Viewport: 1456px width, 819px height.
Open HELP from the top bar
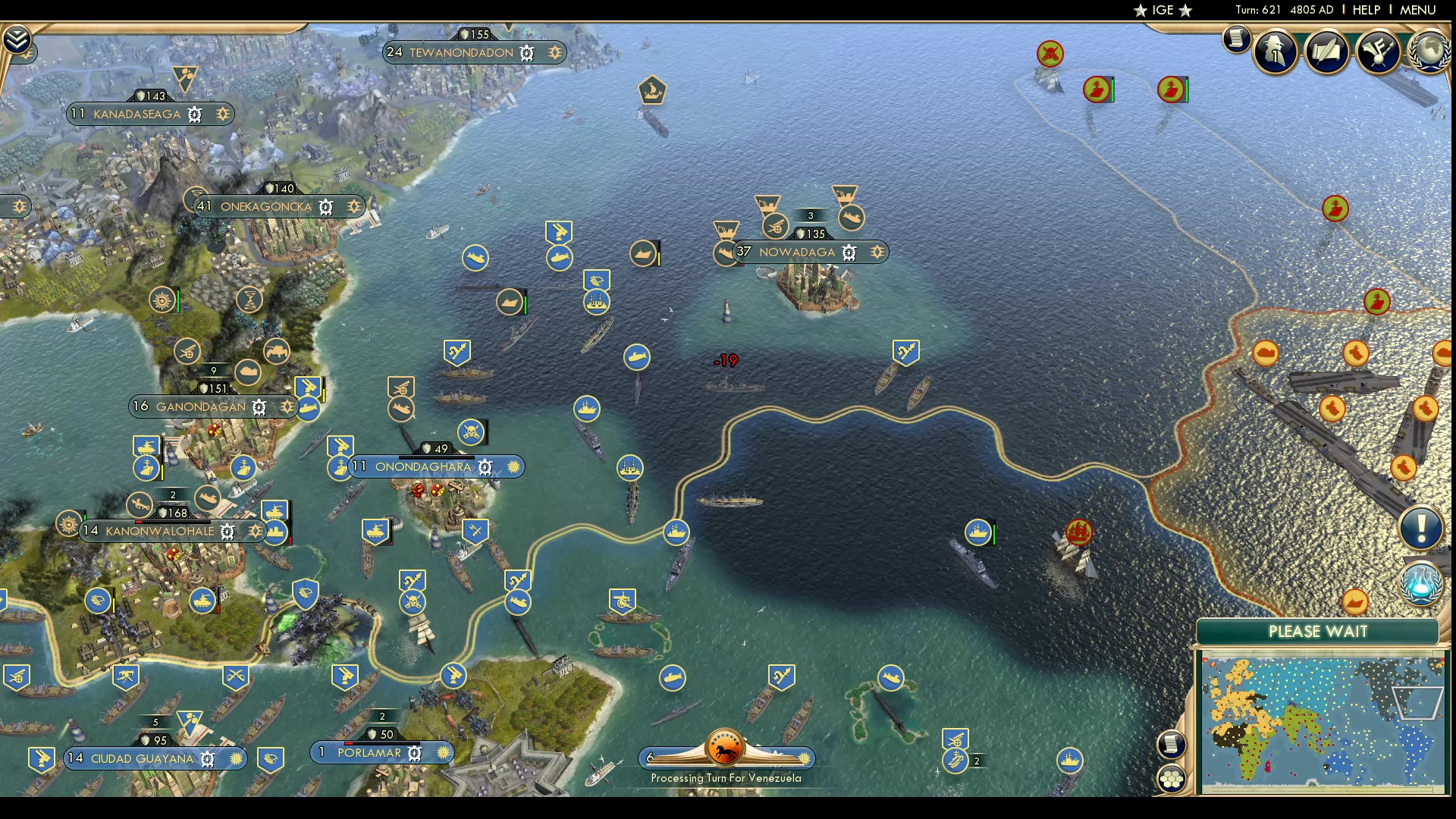pyautogui.click(x=1365, y=10)
